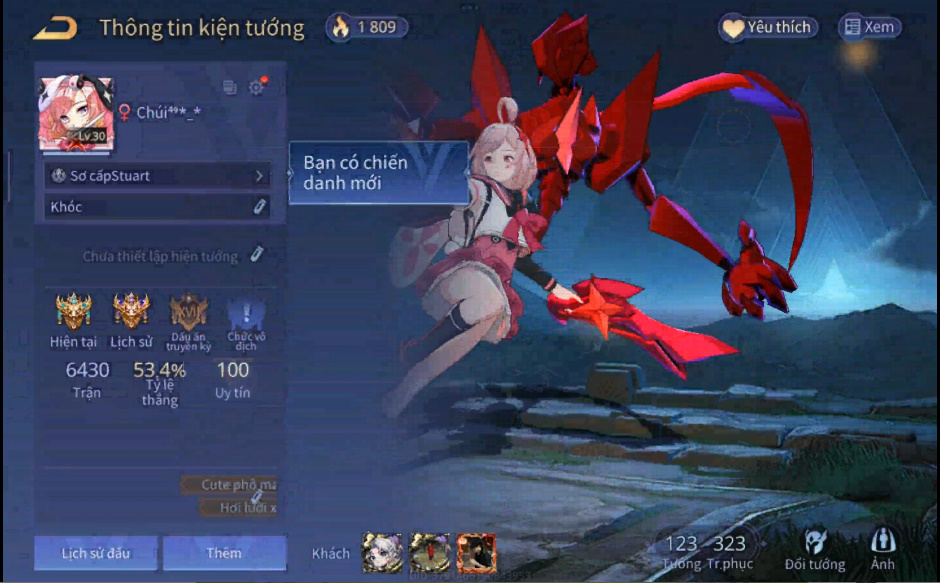Open the new title notification Bạn có chiến danh mới
Viewport: 940px width, 583px height.
pyautogui.click(x=378, y=173)
